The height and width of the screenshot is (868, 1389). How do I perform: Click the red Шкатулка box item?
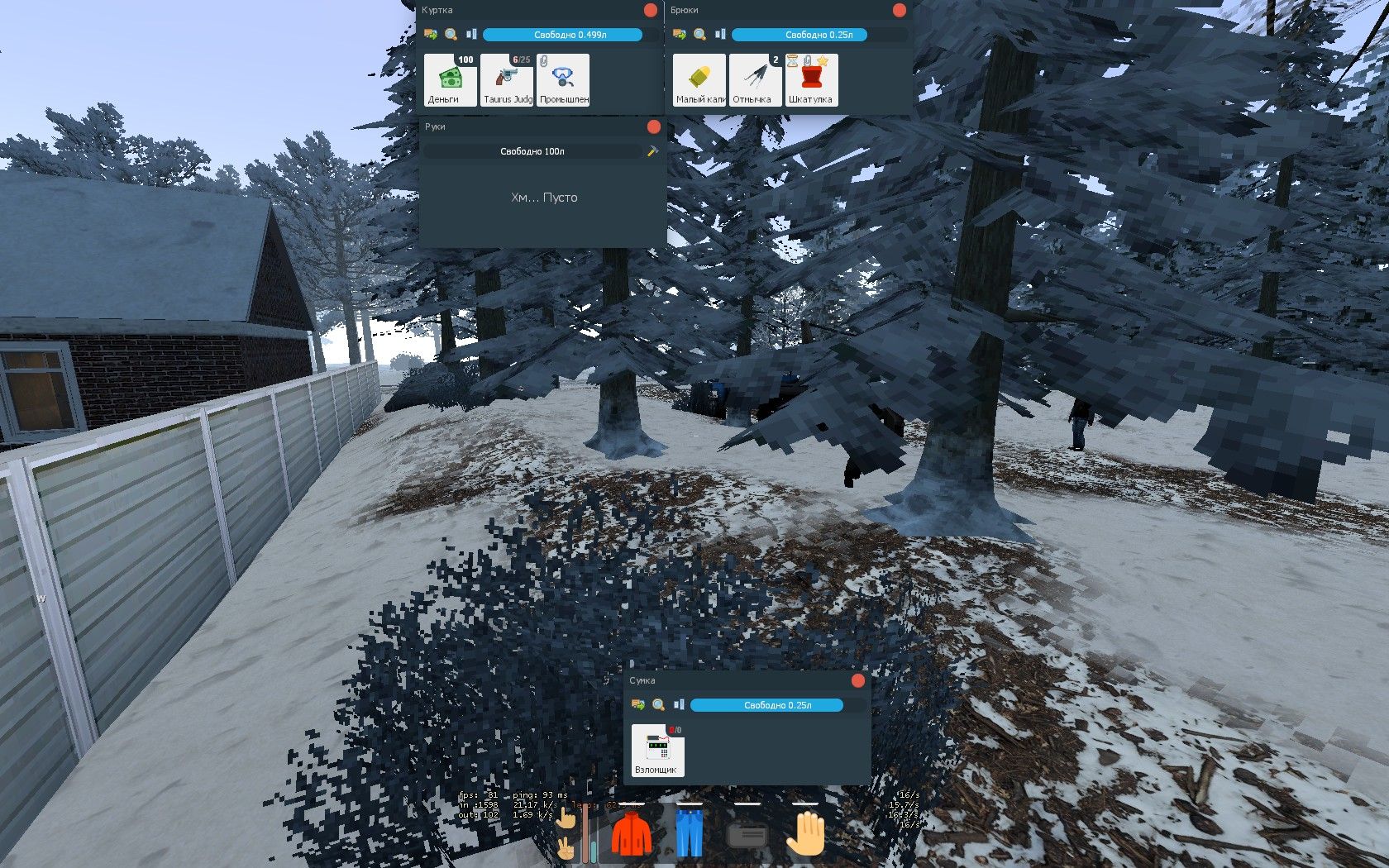click(x=811, y=80)
